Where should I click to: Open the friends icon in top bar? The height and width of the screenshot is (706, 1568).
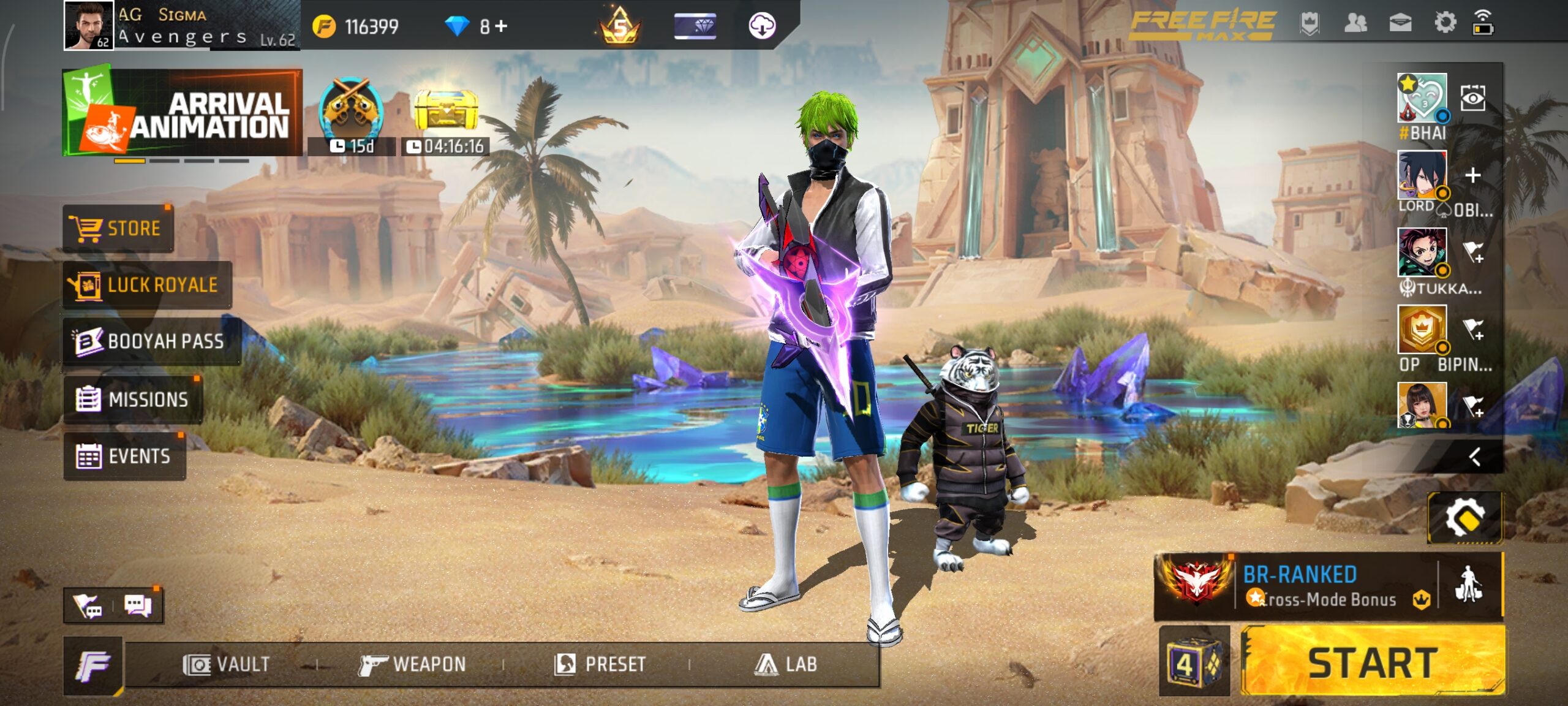click(x=1355, y=23)
